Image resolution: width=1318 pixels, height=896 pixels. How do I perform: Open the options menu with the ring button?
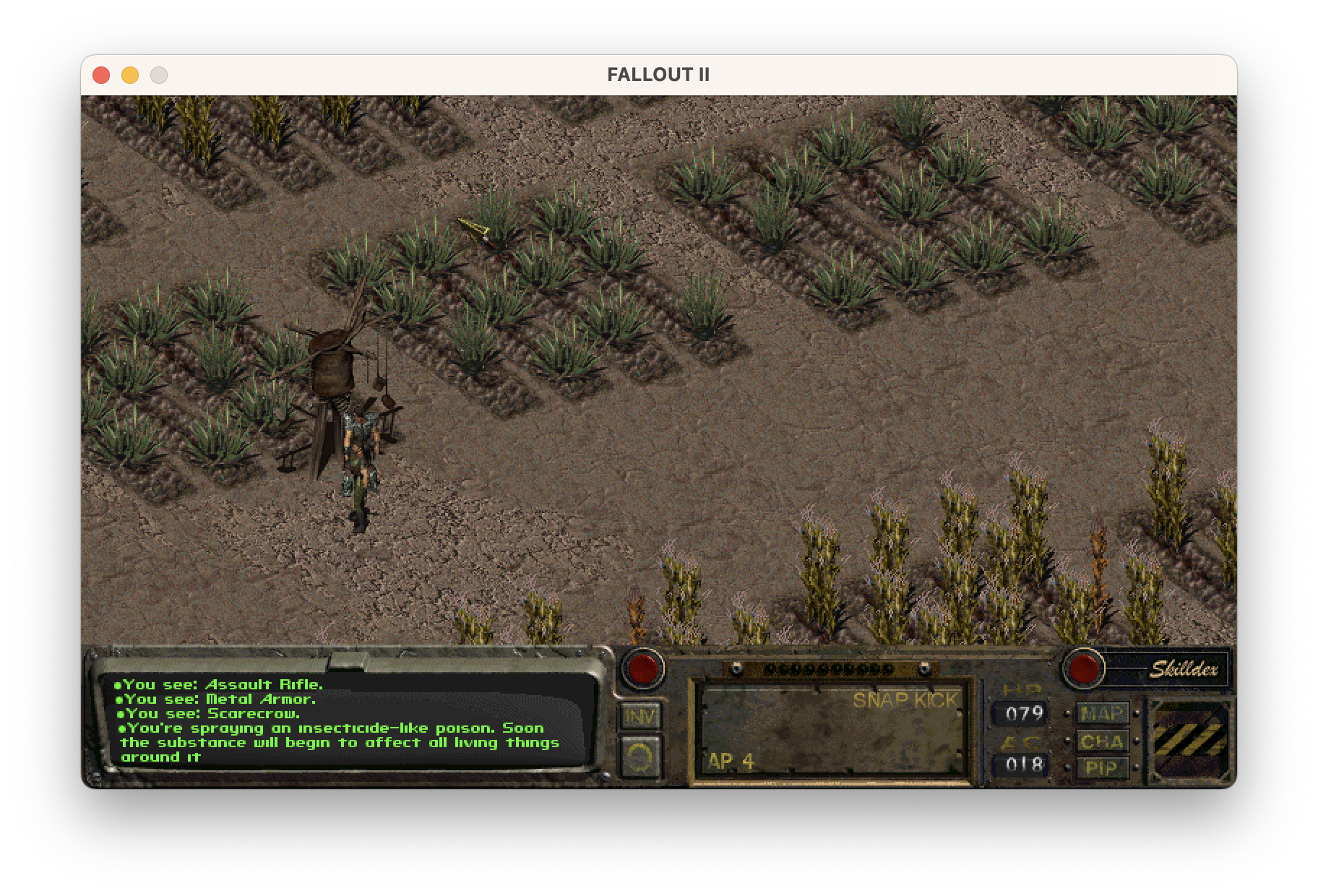pos(640,756)
